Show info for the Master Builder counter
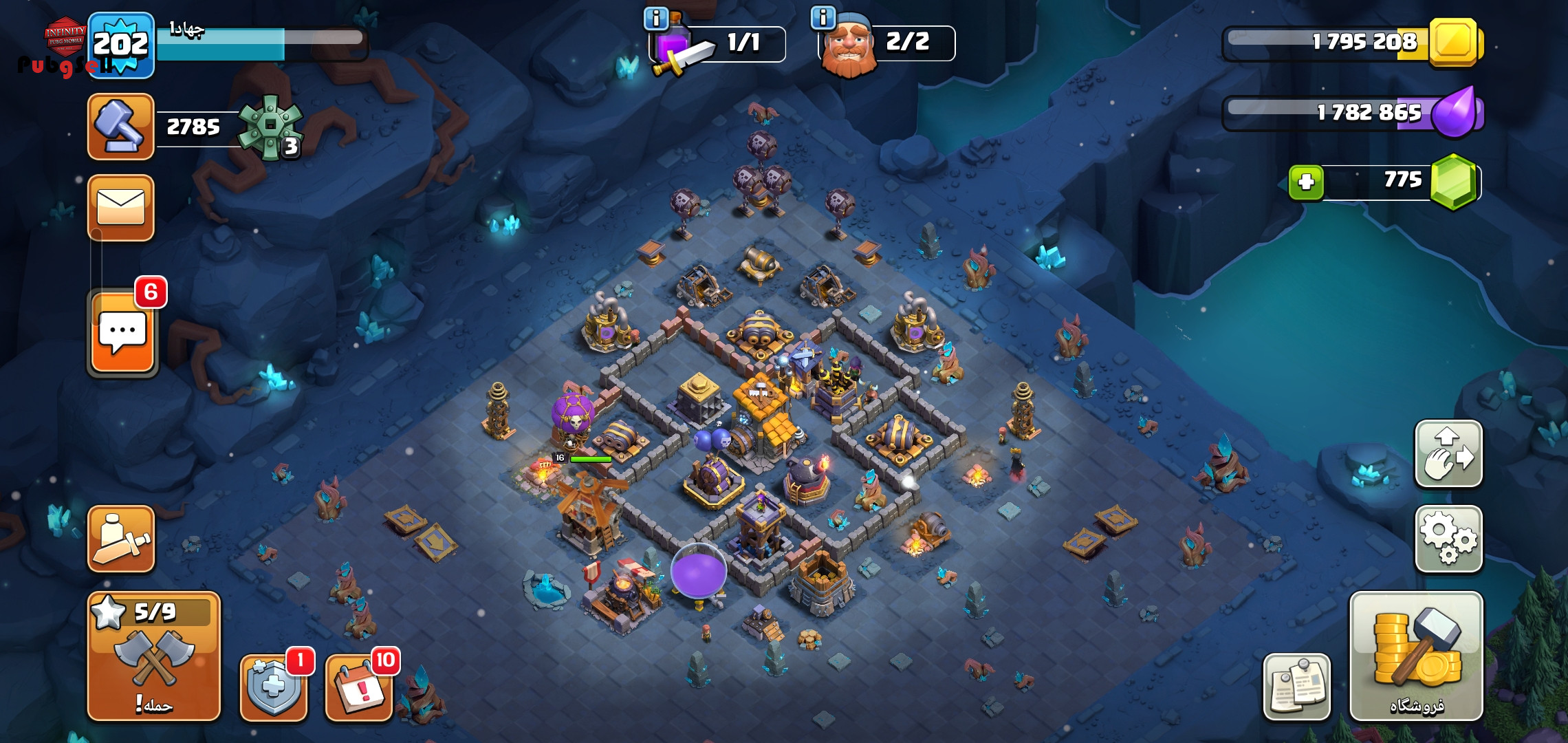This screenshot has height=743, width=1568. (x=823, y=17)
